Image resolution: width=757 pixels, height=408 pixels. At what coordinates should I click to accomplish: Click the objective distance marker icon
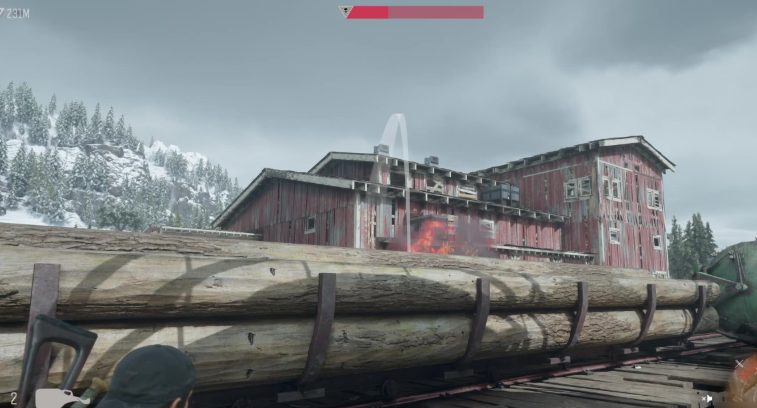pyautogui.click(x=4, y=12)
